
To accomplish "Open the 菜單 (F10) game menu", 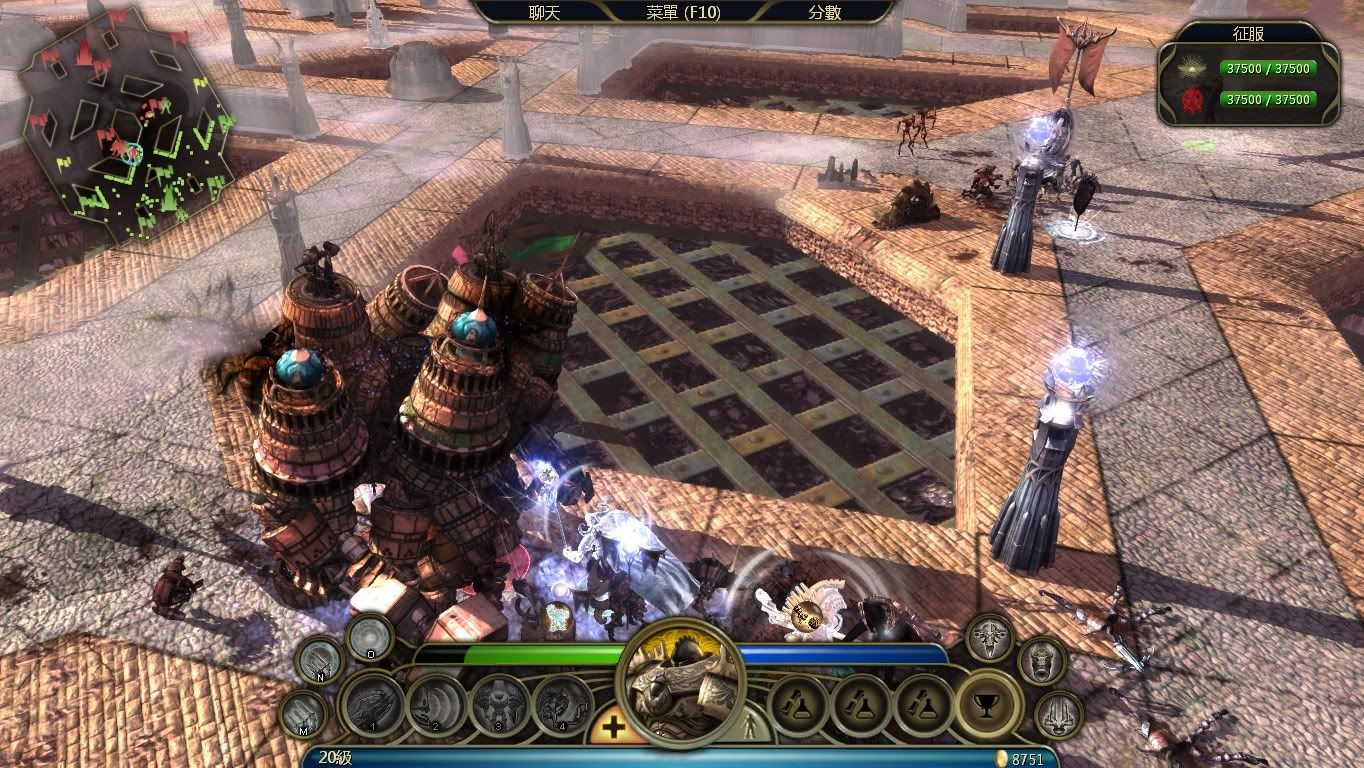I will tap(683, 12).
